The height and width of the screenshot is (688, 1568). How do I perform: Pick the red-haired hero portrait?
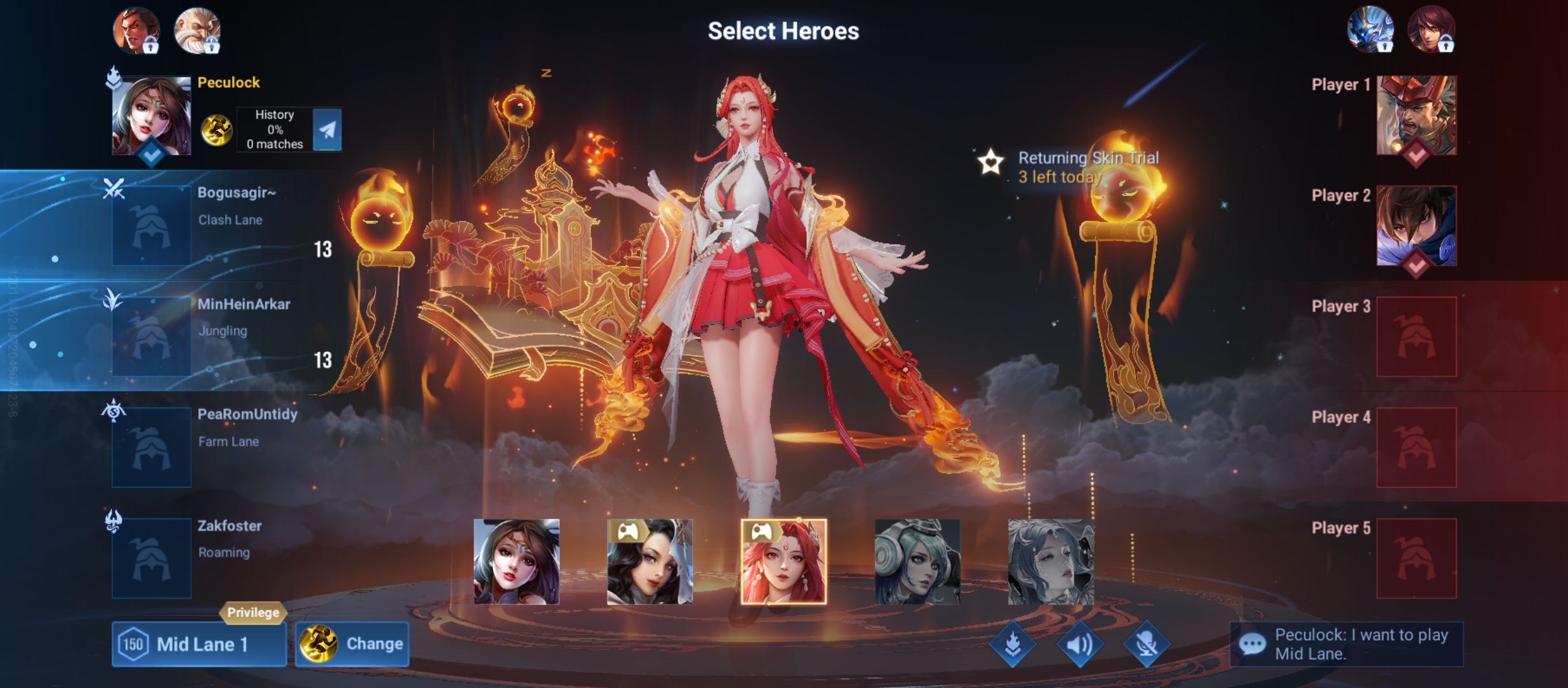(x=783, y=561)
